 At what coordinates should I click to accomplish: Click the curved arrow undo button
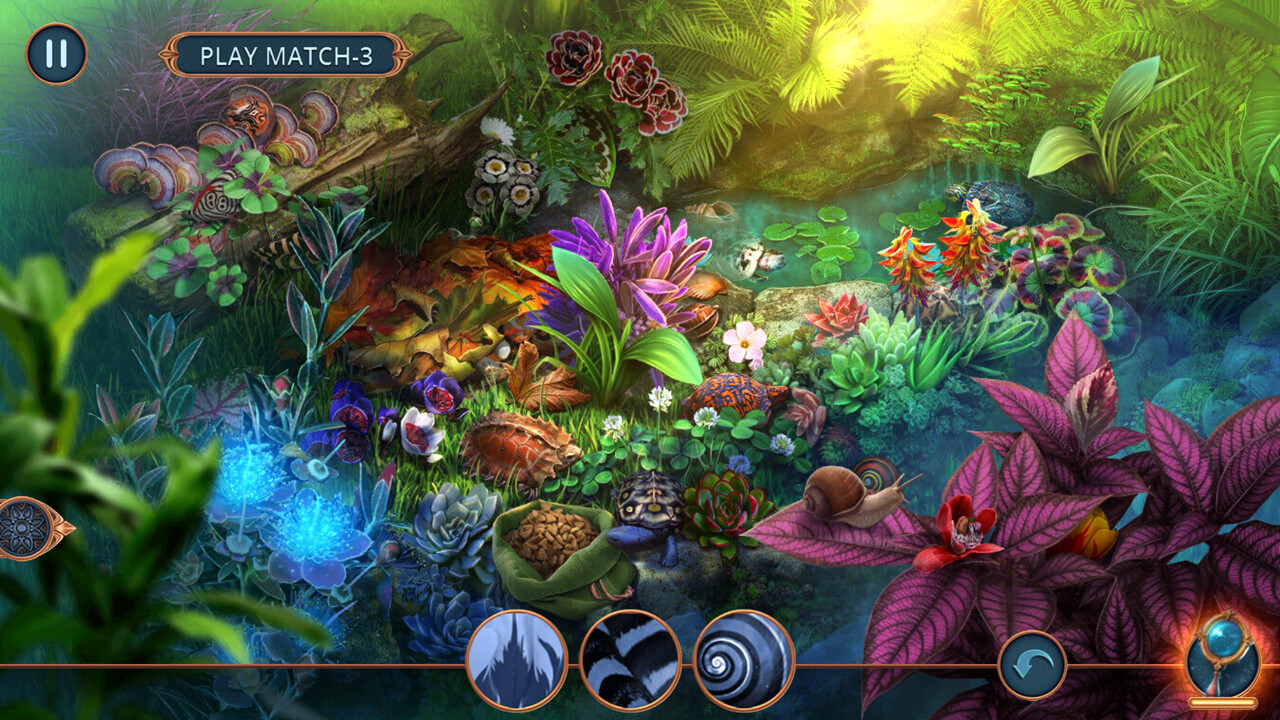[x=1031, y=665]
